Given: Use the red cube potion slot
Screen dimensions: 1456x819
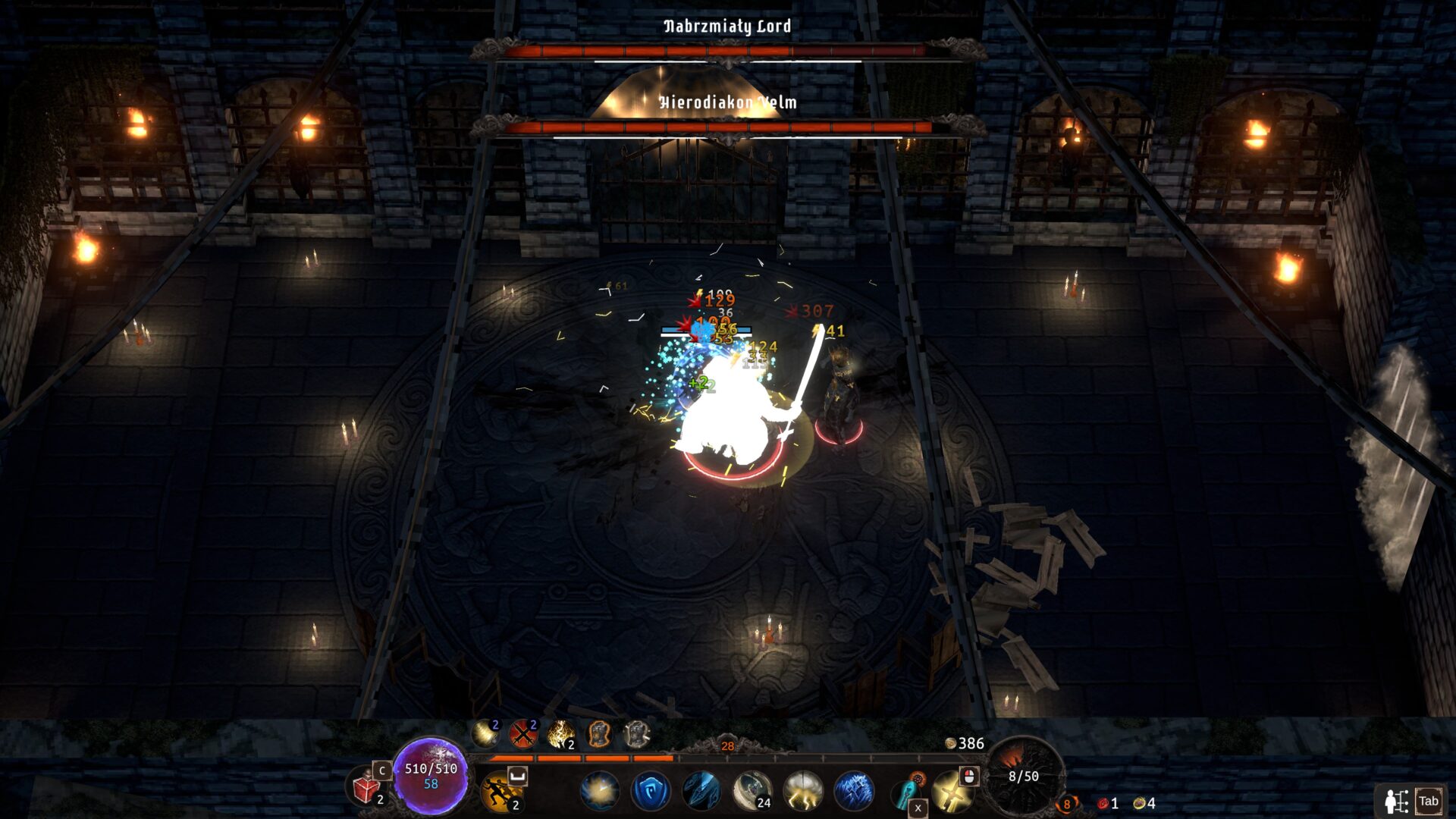Looking at the screenshot, I should point(367,788).
